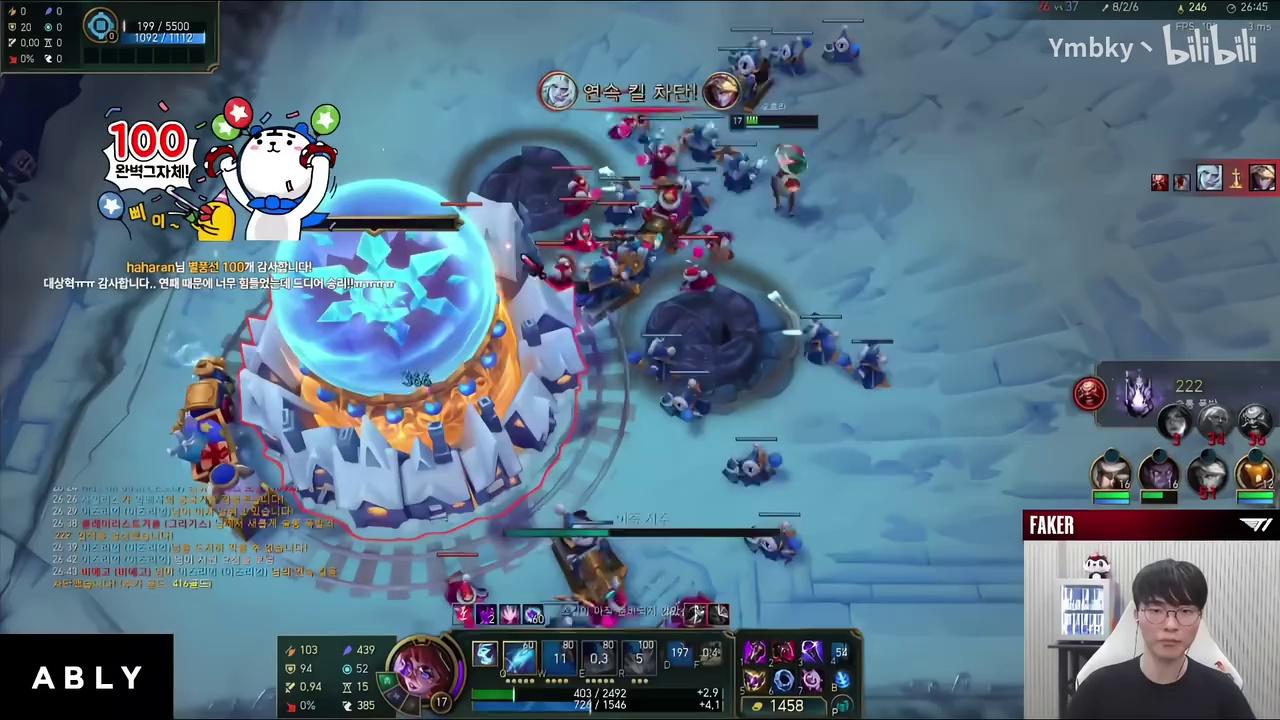Viewport: 1280px width, 720px height.
Task: Open the shop via the gold counter
Action: (786, 706)
